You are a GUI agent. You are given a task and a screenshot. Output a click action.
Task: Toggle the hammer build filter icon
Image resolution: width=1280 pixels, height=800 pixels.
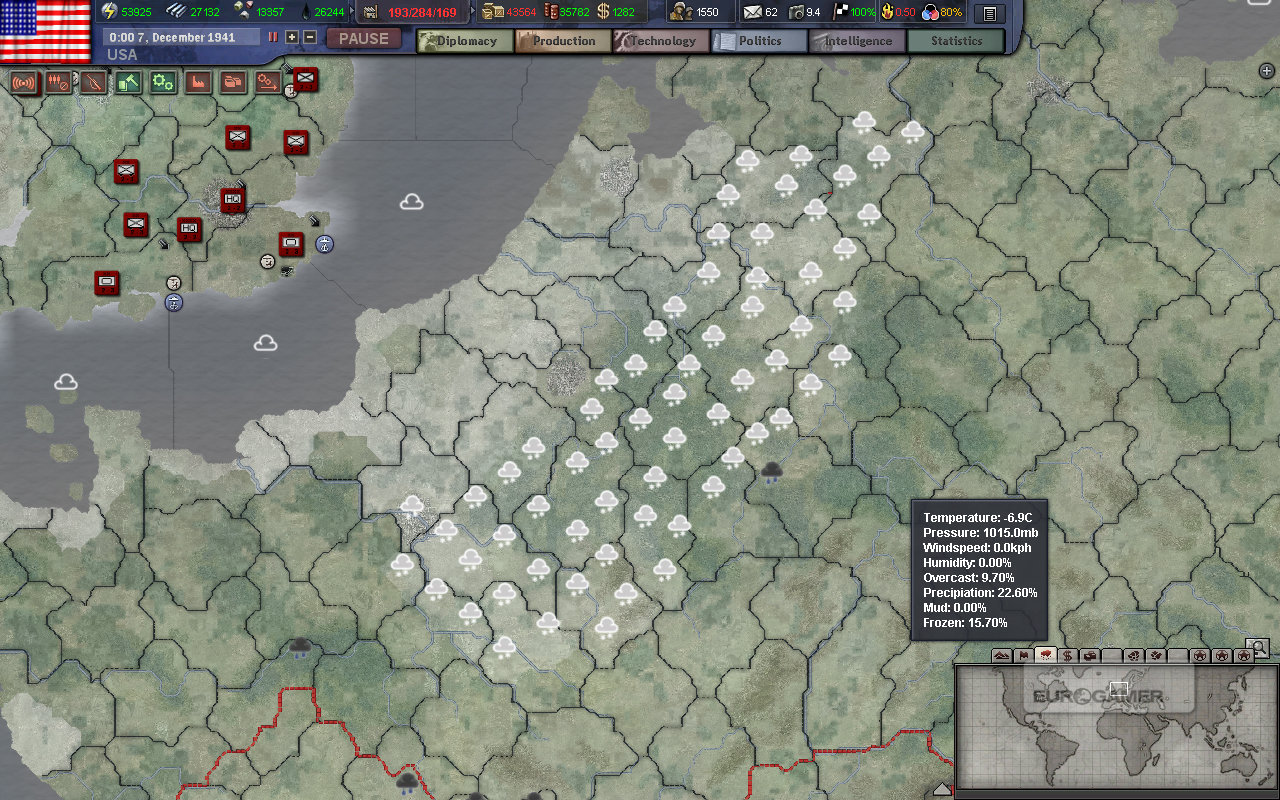[128, 82]
